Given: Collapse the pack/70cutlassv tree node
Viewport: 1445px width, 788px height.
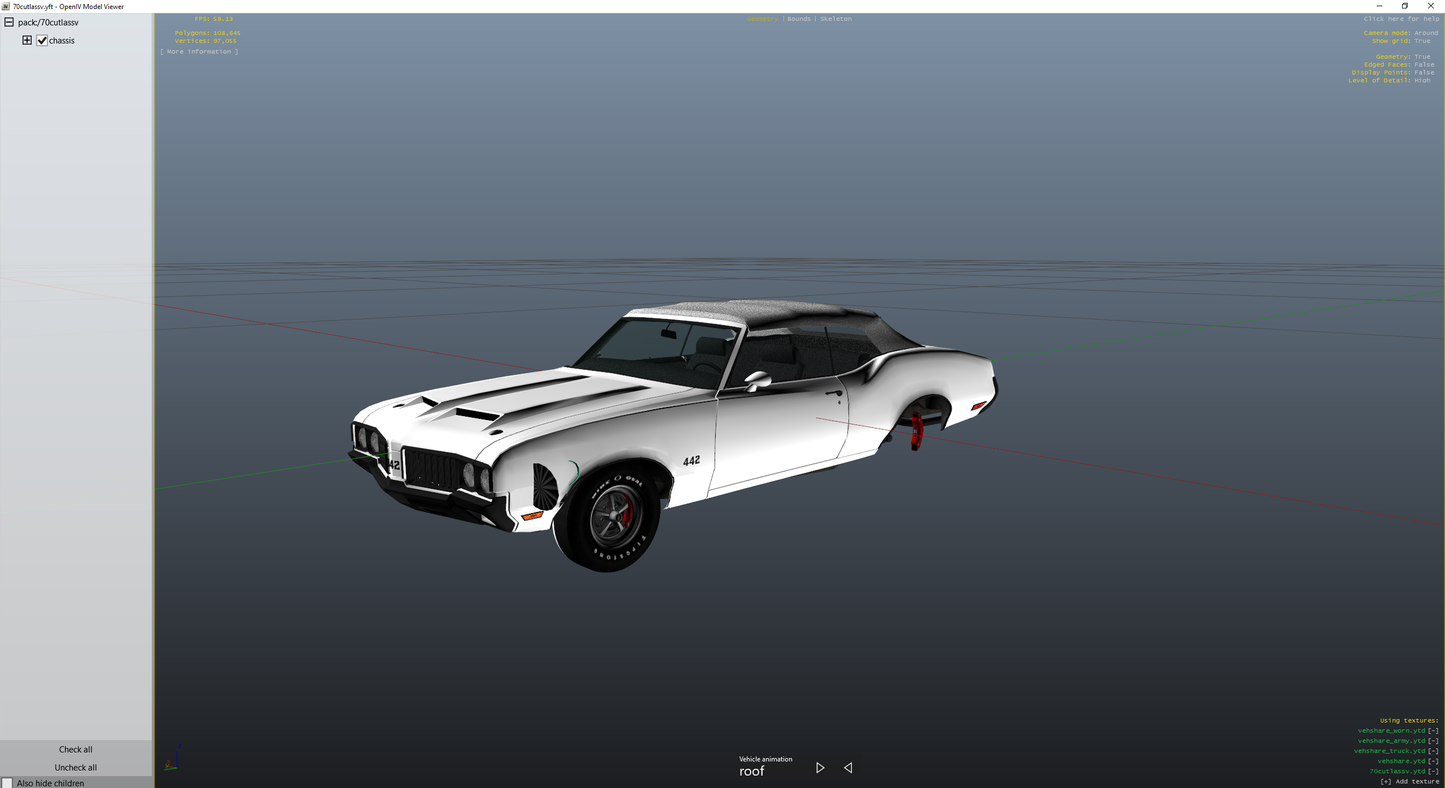Looking at the screenshot, I should pyautogui.click(x=8, y=21).
